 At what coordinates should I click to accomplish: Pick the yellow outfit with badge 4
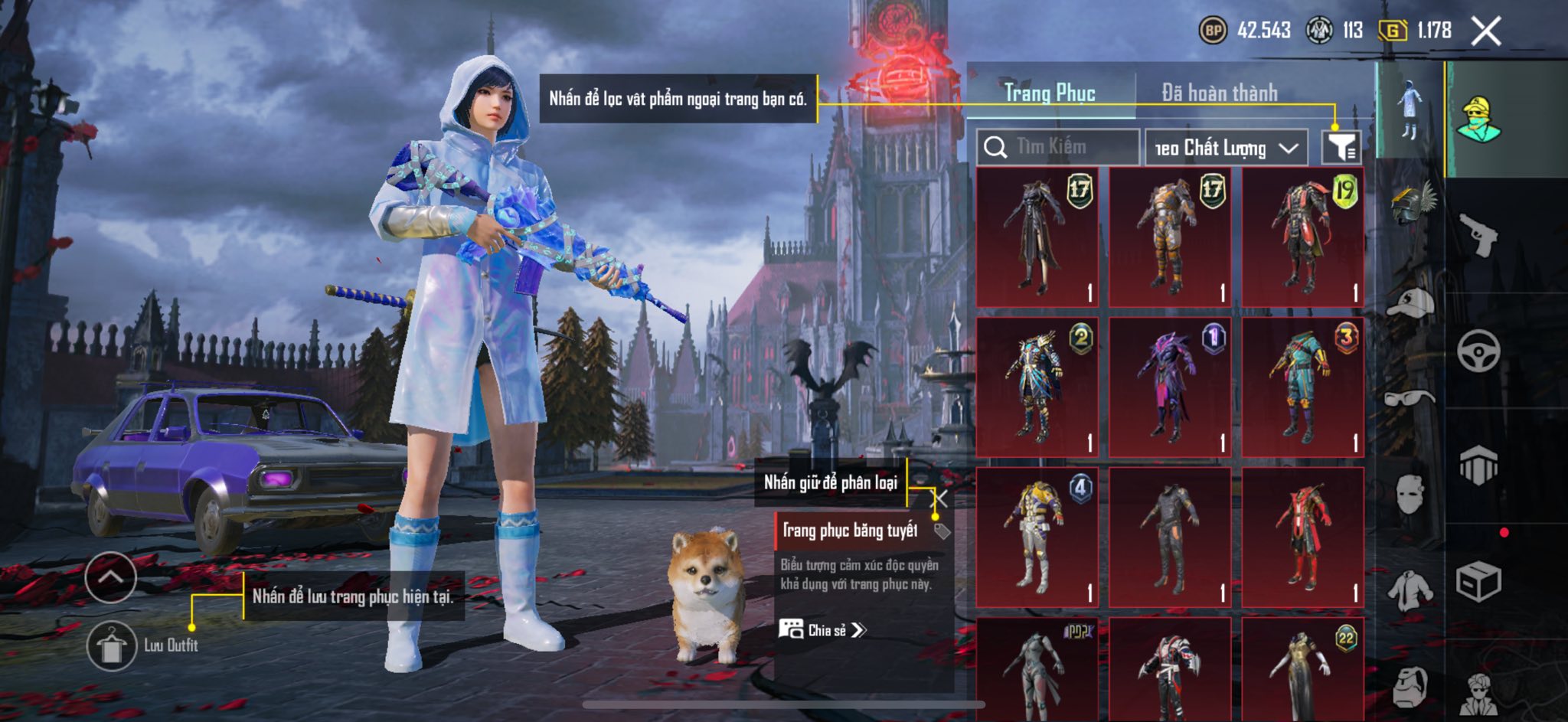[1037, 537]
